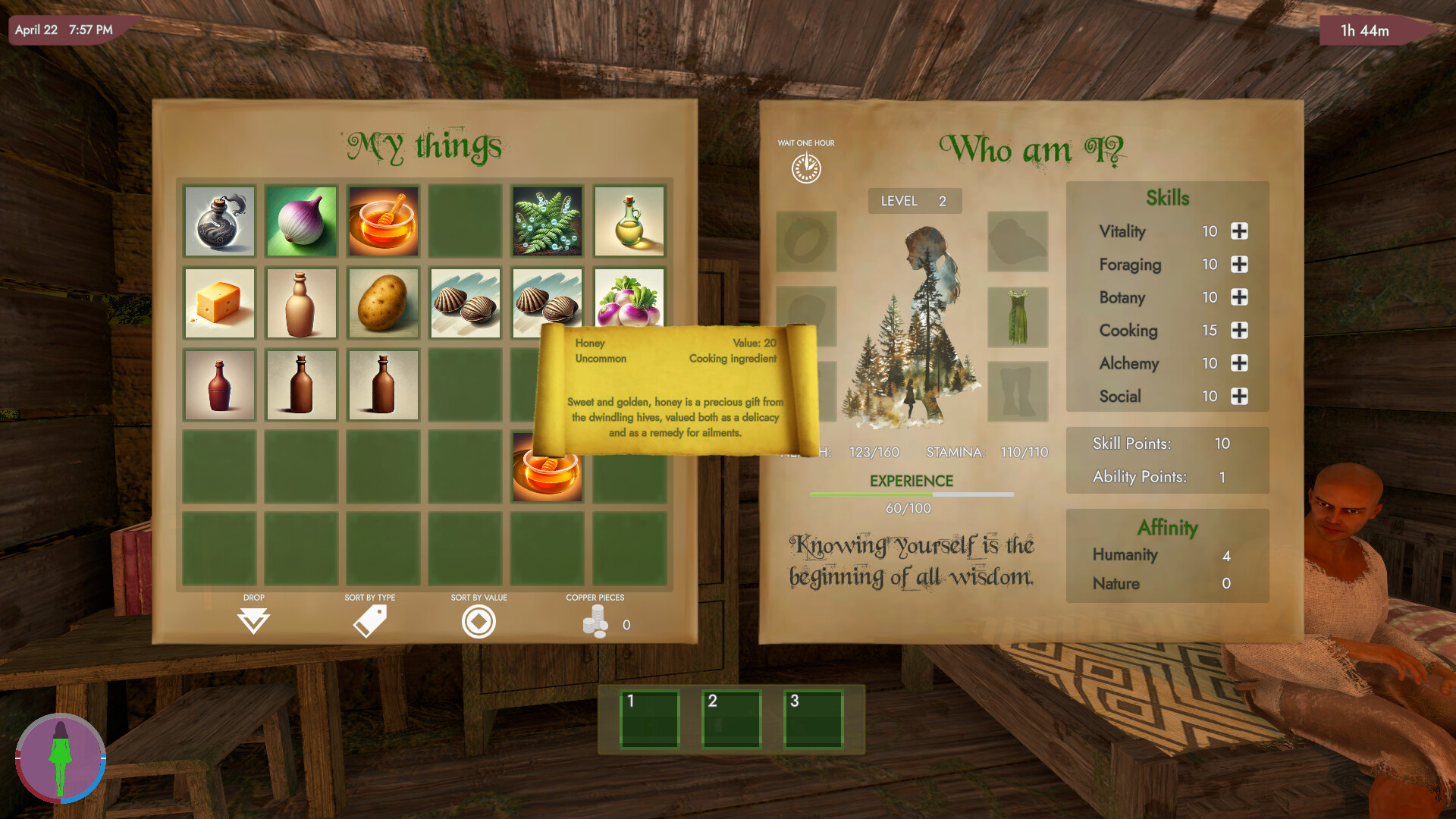Viewport: 1456px width, 819px height.
Task: Click the Copper Pieces coin stack
Action: point(595,622)
